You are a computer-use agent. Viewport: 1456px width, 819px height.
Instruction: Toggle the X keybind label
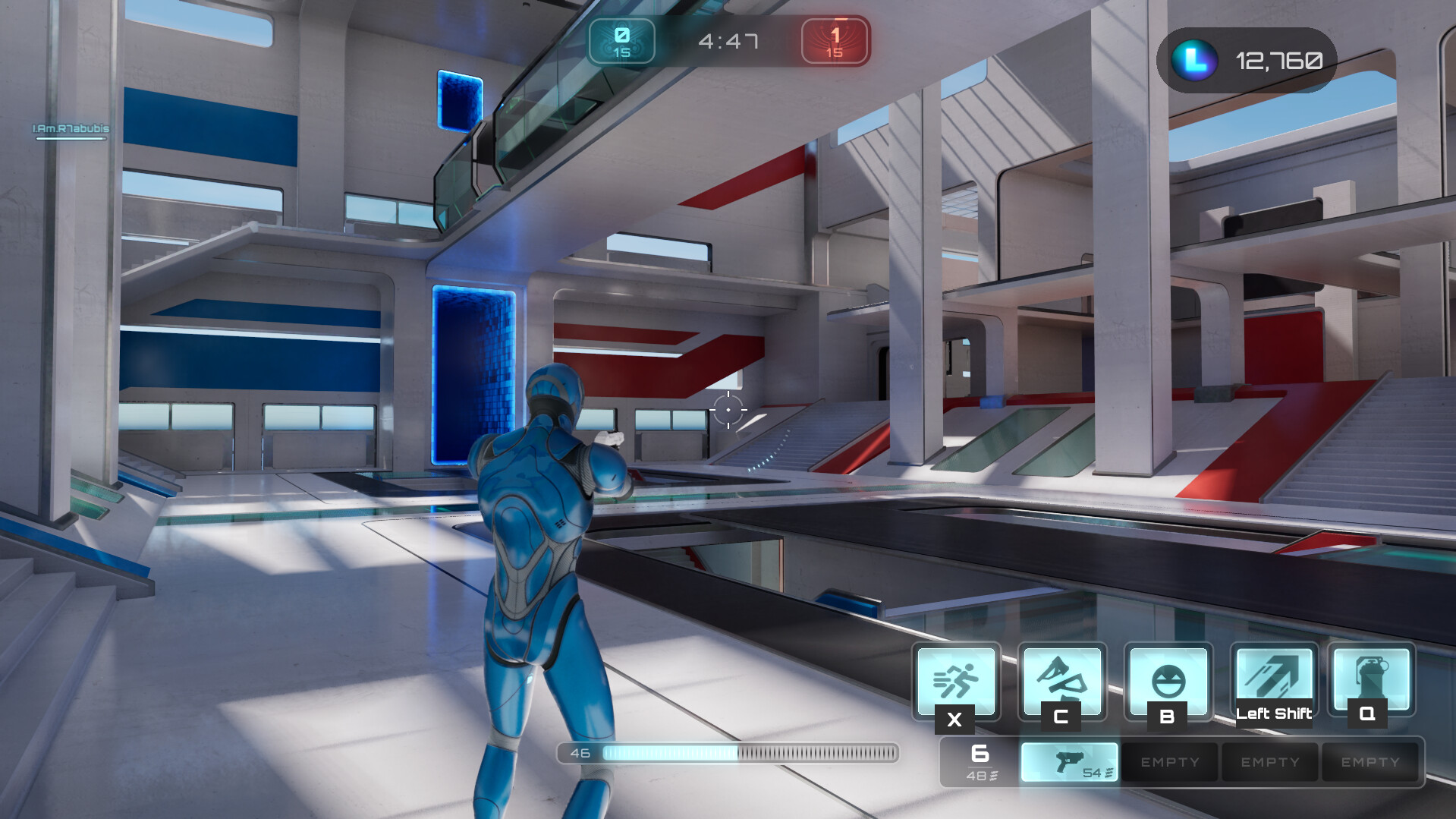point(955,720)
